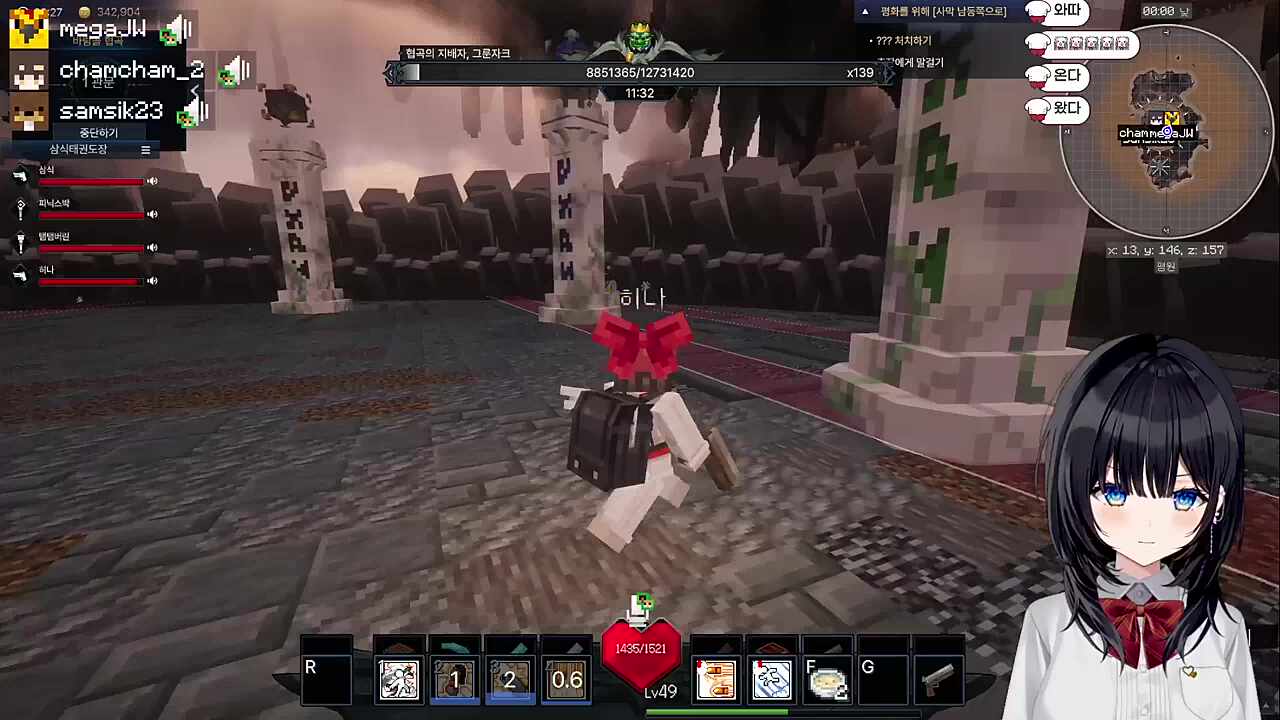Select the skill slot showing cooldown 2

pos(510,680)
